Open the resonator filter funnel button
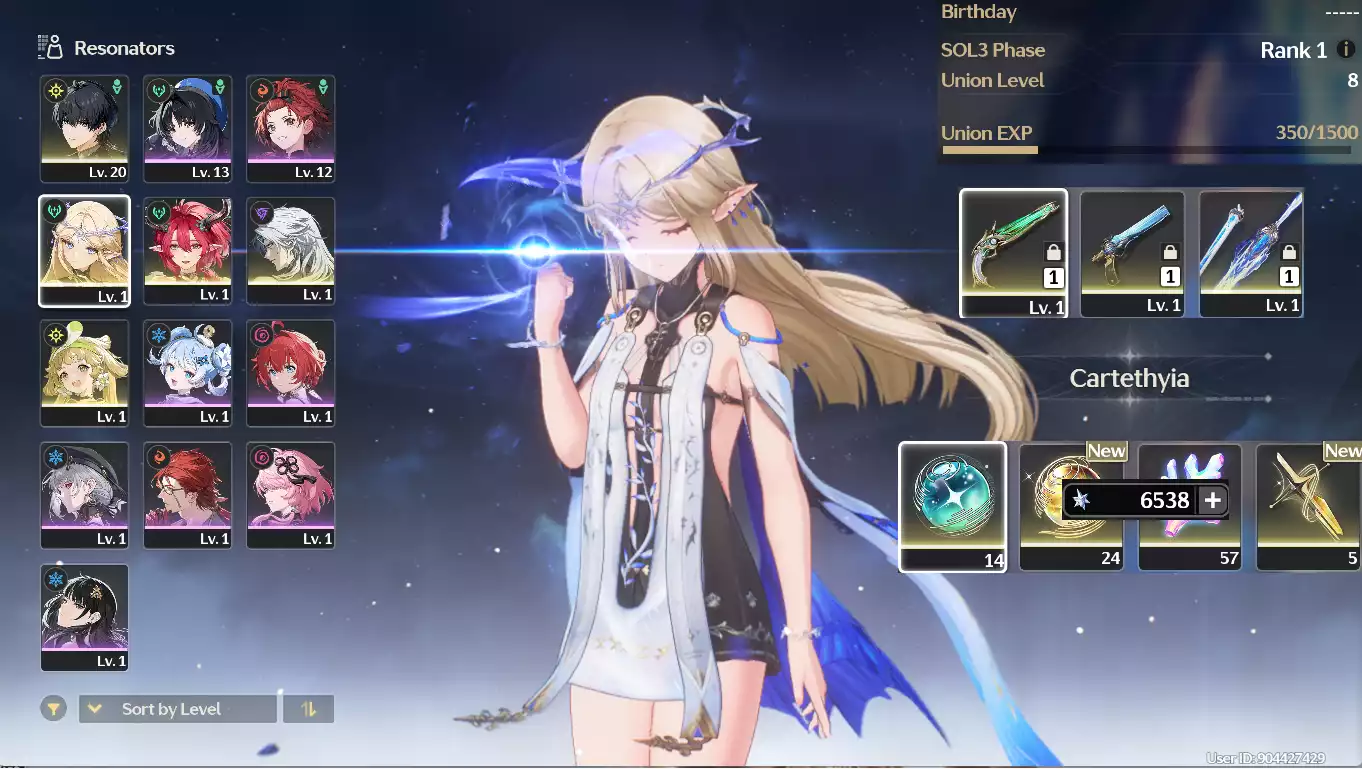The height and width of the screenshot is (769, 1362). (x=54, y=709)
